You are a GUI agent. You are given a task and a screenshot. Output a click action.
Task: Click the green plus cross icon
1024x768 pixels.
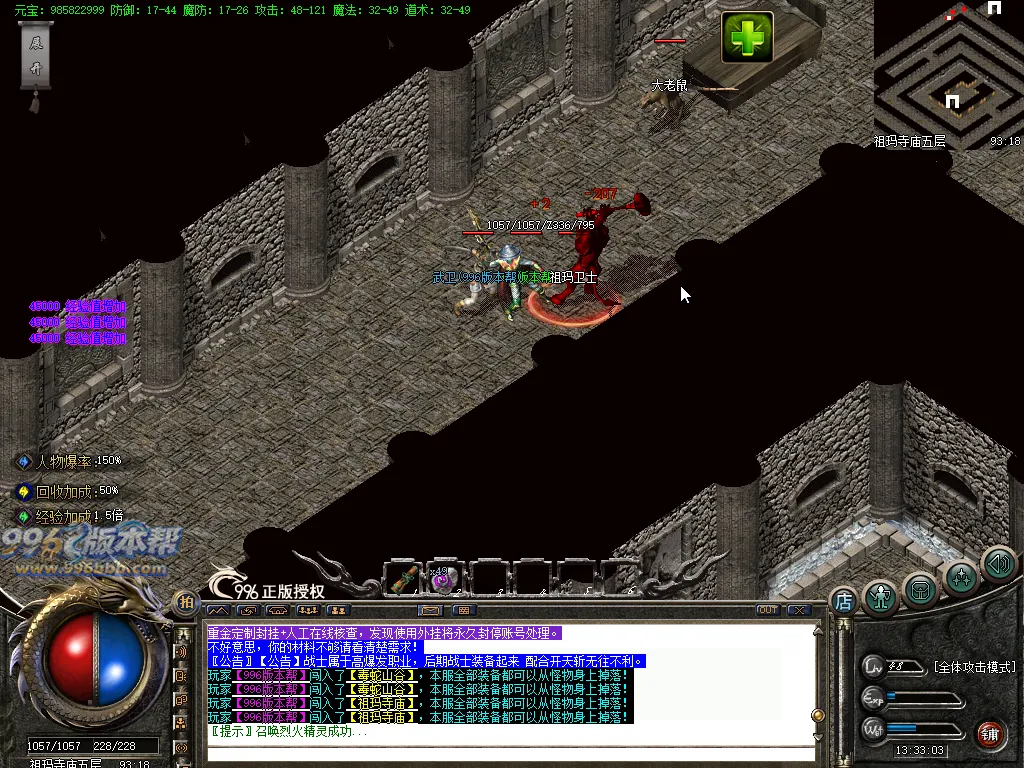tap(748, 38)
